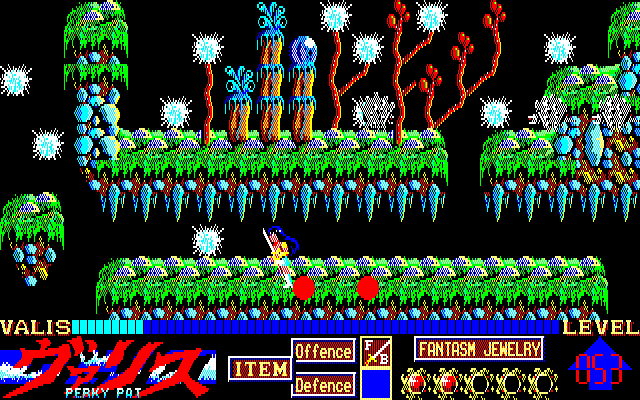Click the F/B sword icon
The image size is (640, 400).
[x=376, y=352]
